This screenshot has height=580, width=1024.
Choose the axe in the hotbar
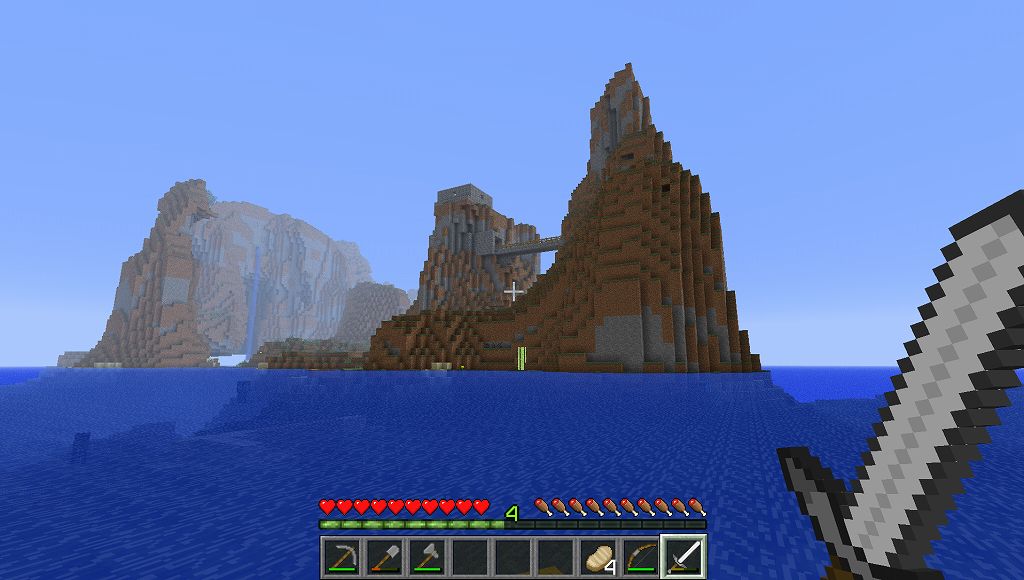pos(428,556)
